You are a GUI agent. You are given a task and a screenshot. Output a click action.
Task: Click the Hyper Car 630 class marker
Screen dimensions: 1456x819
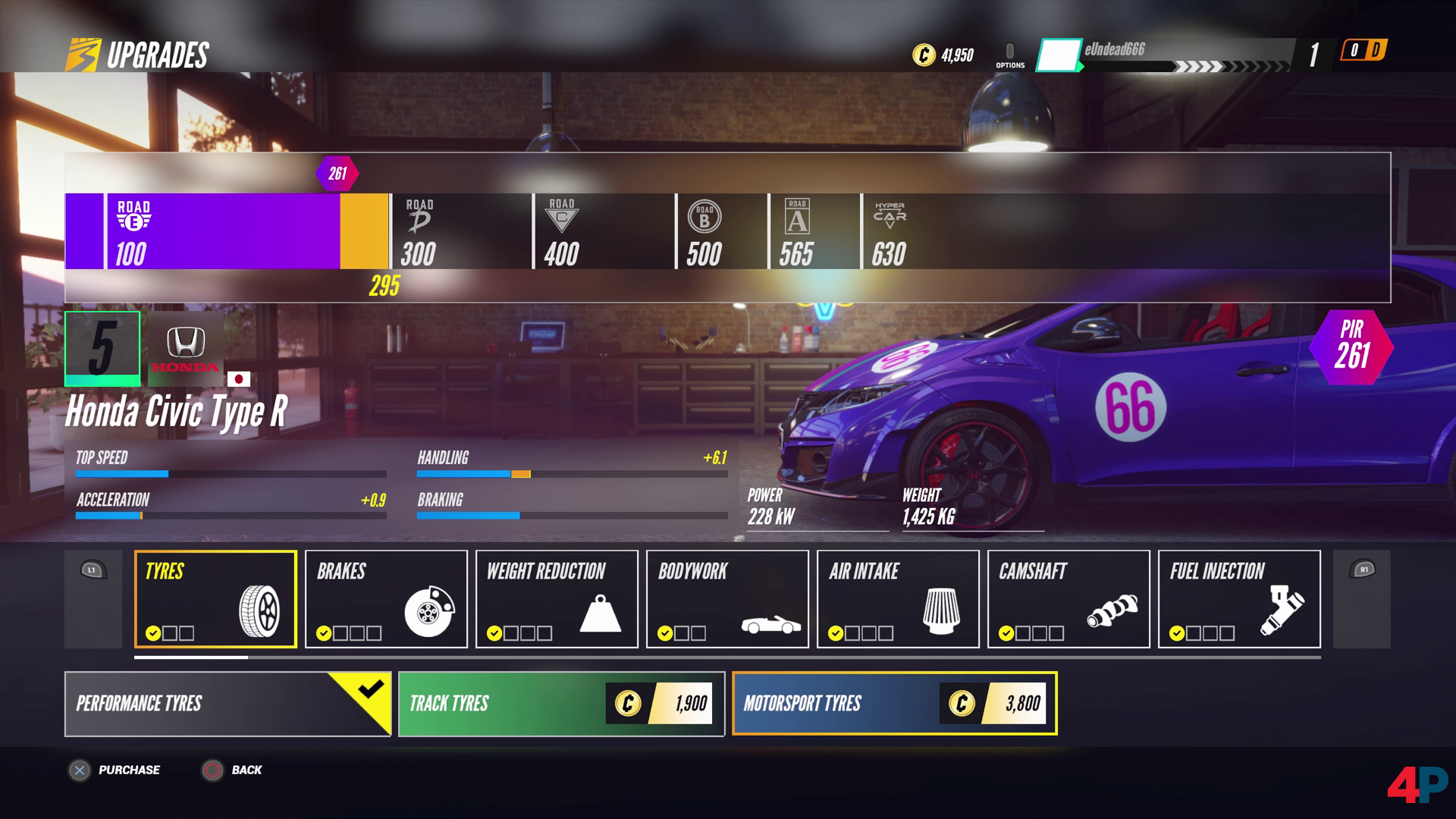pos(890,231)
